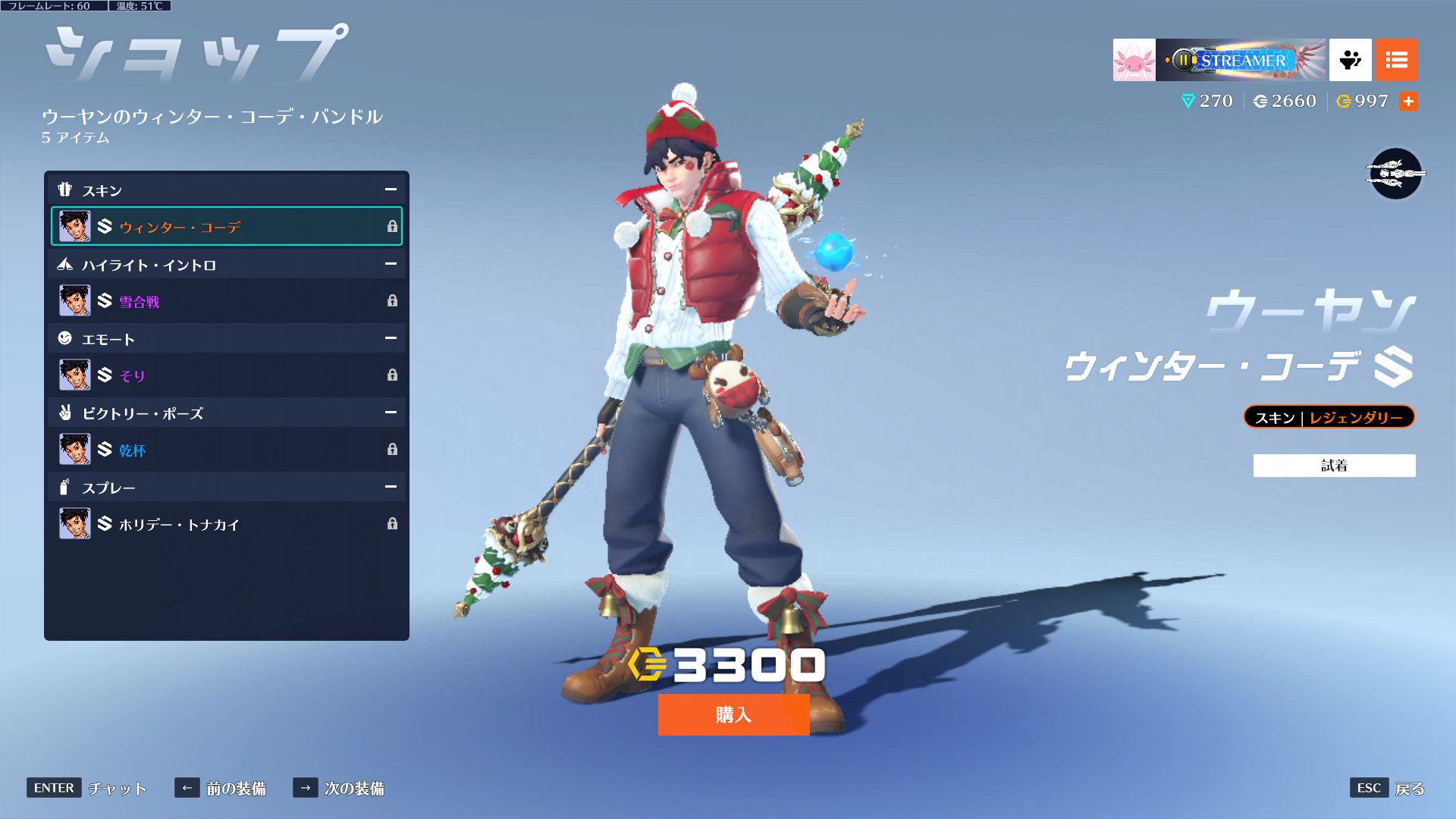Click the orange 購入 purchase button
This screenshot has width=1456, height=819.
tap(733, 714)
